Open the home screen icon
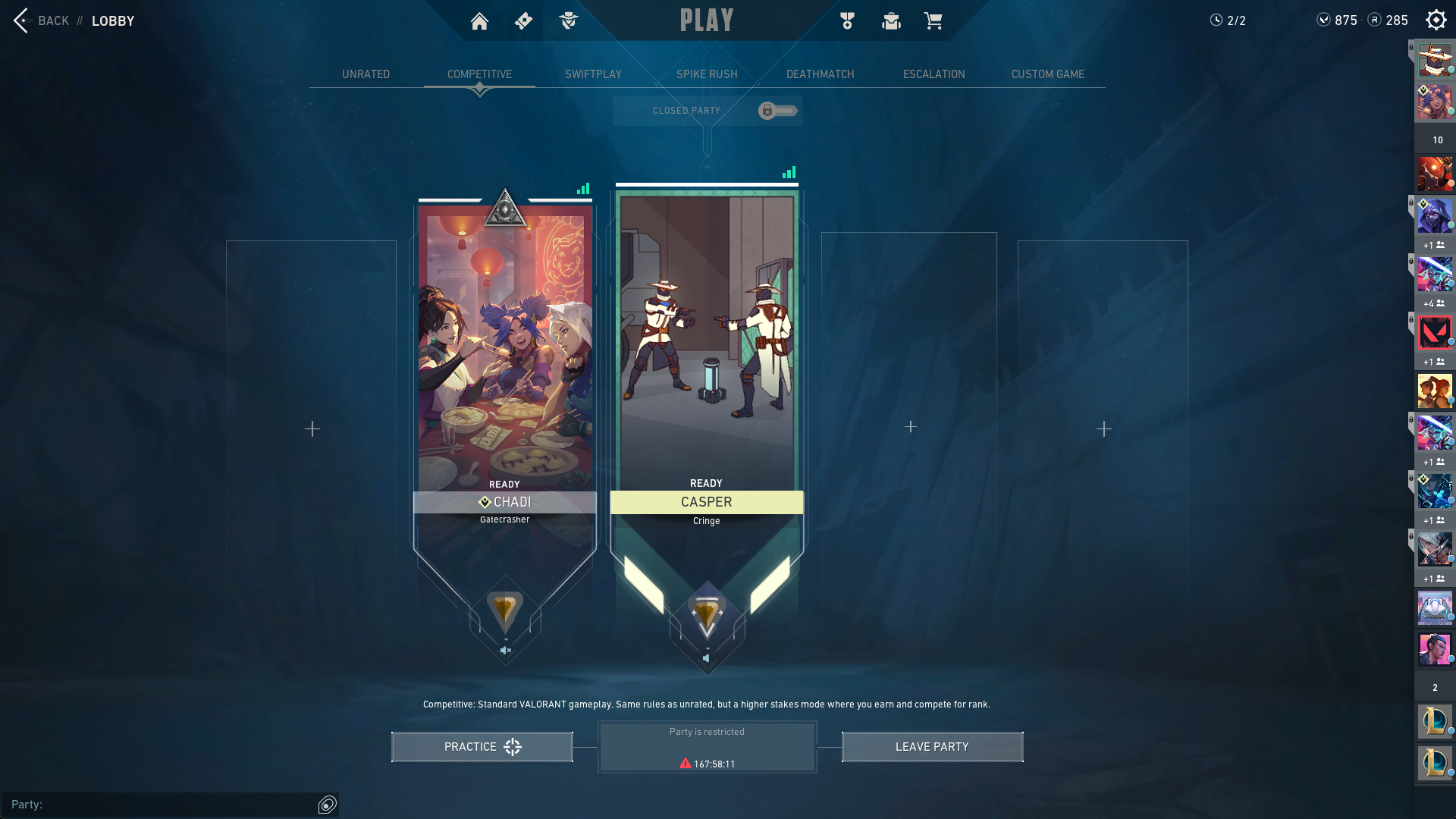 pyautogui.click(x=479, y=21)
